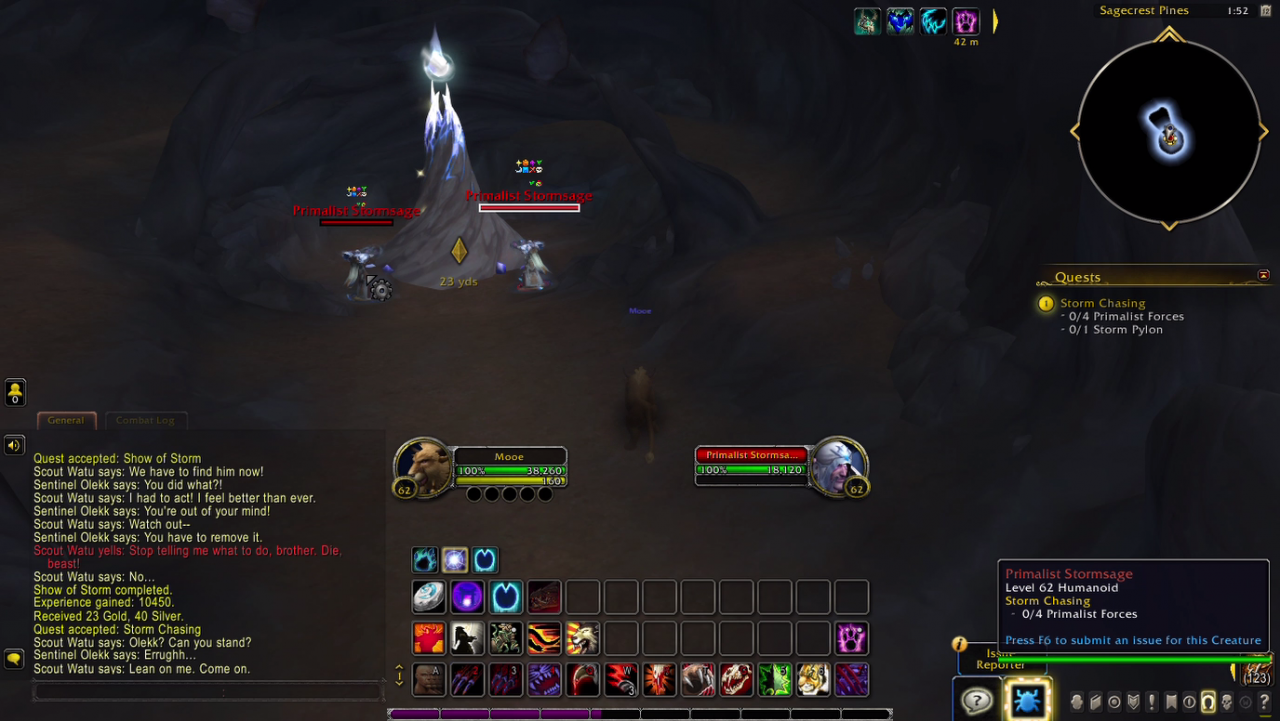
Task: Activate the purple fanged maw ability
Action: point(544,679)
